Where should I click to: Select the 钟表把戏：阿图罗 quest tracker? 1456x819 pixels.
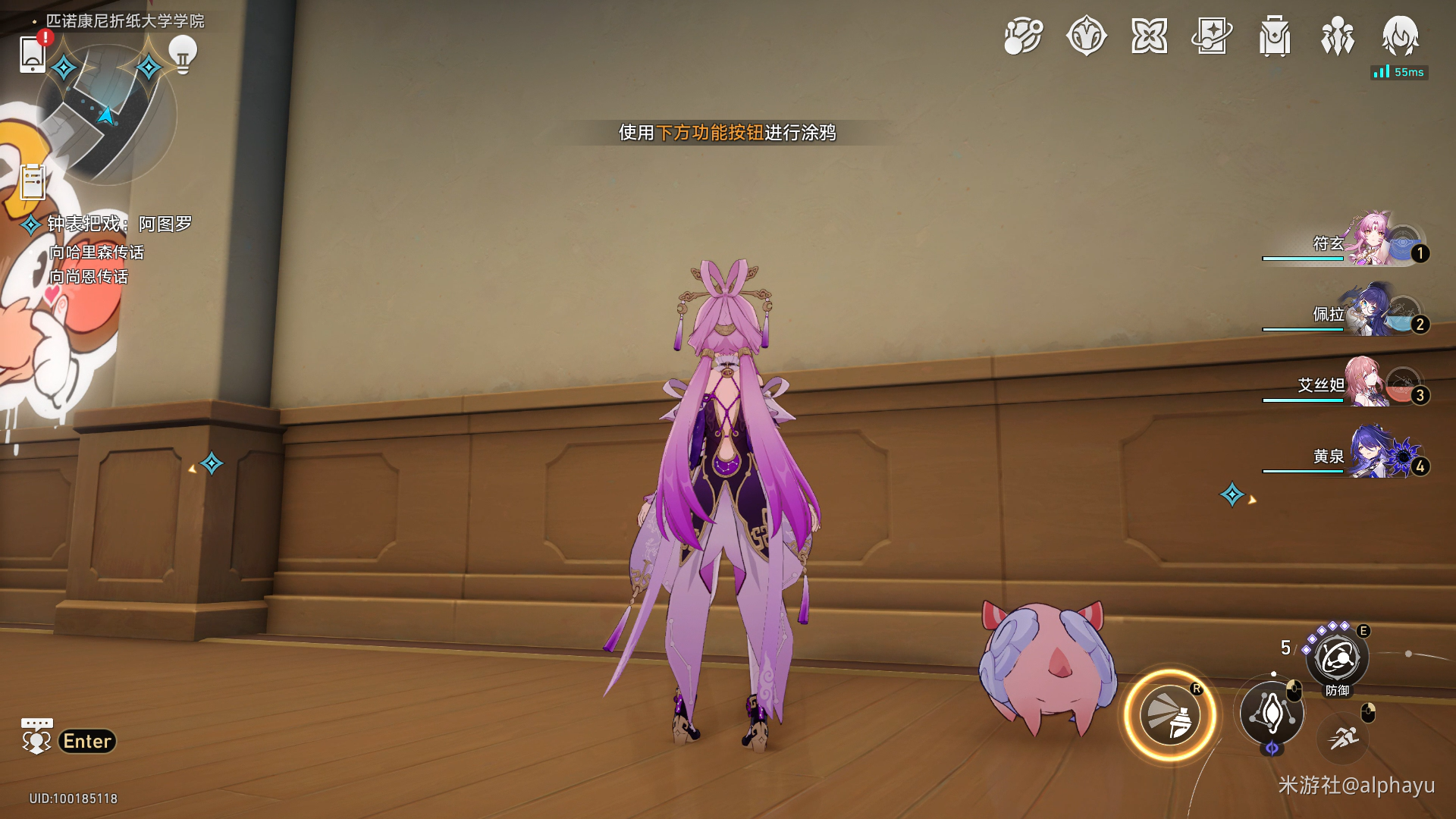pyautogui.click(x=119, y=224)
